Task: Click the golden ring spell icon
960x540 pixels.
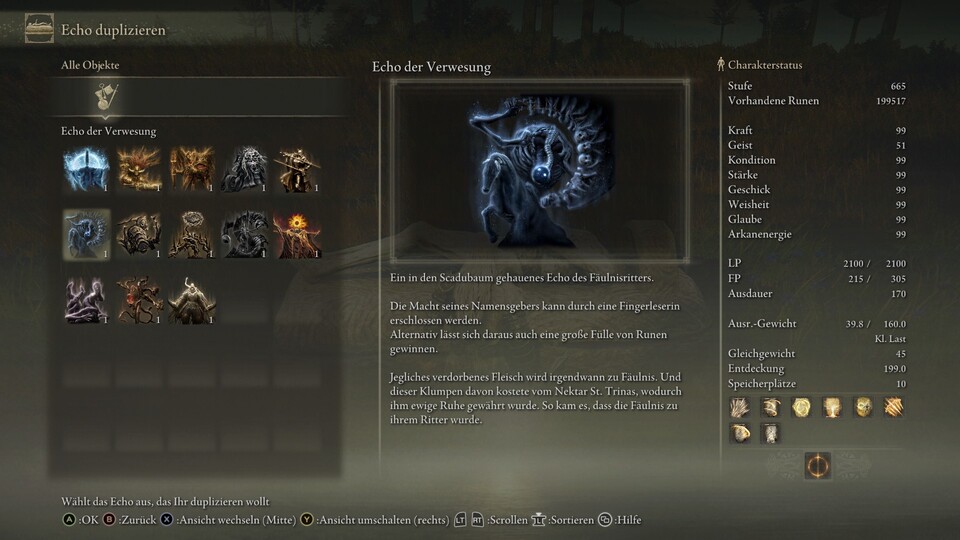Action: click(801, 406)
